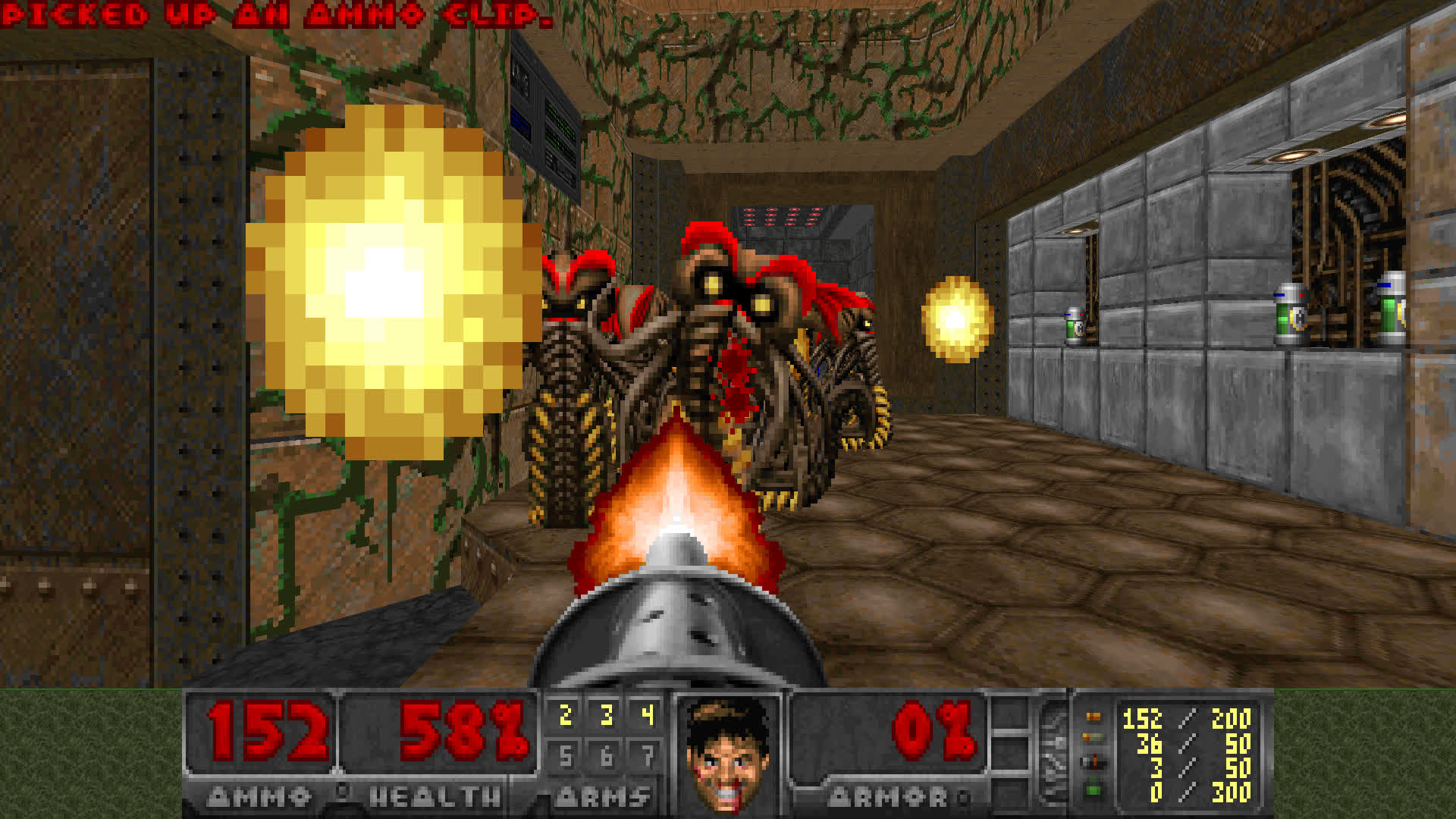
Task: Expand the greyed weapon slot 6 indicator
Action: click(607, 756)
